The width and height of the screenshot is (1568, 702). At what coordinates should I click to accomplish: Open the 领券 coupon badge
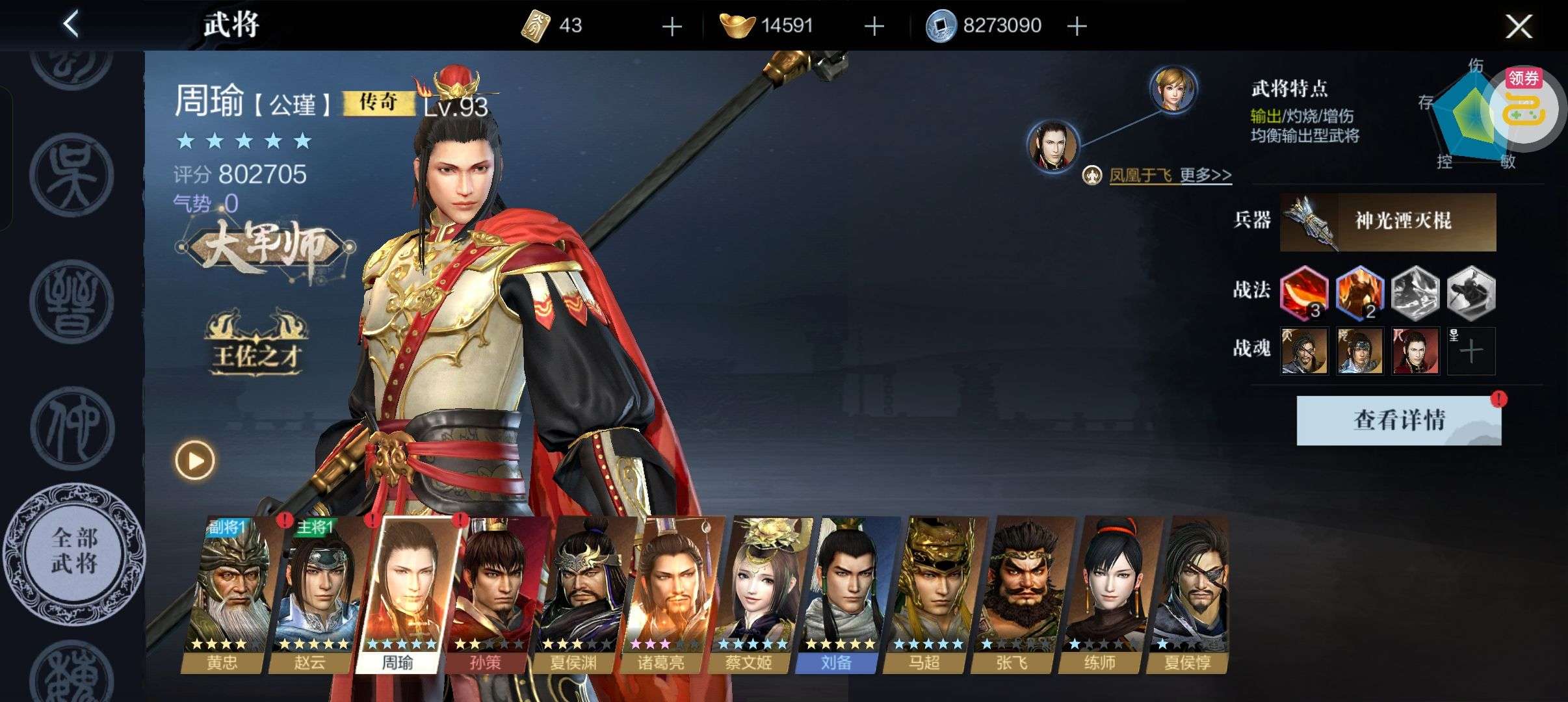pyautogui.click(x=1524, y=79)
